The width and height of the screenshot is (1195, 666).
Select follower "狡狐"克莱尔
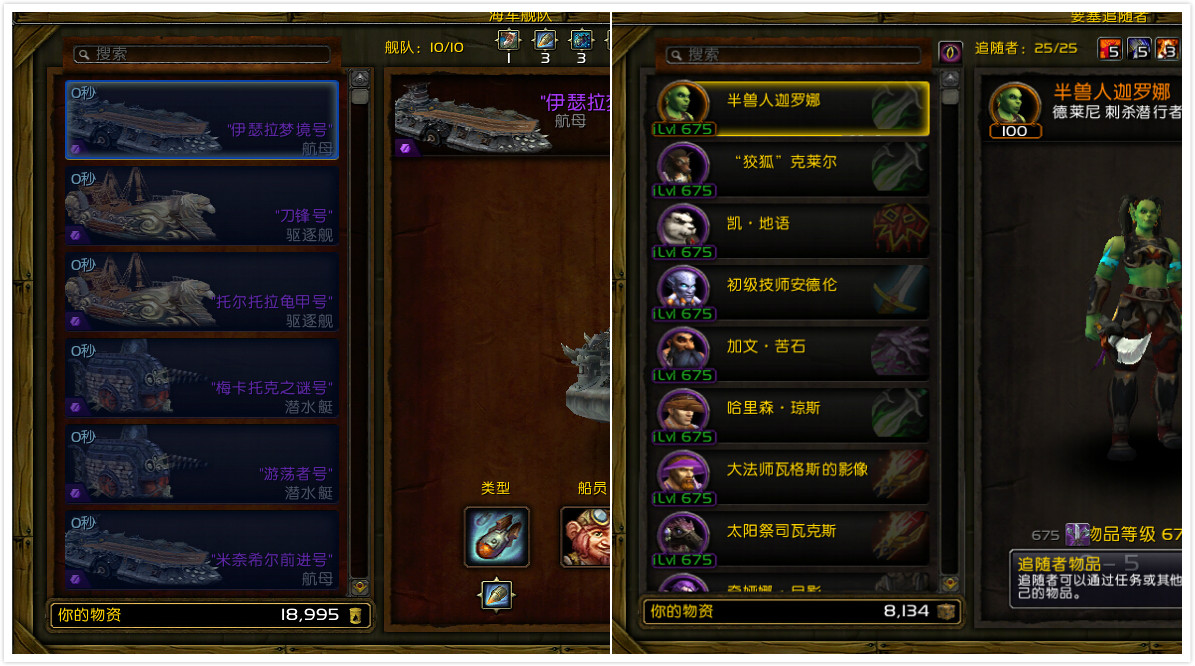792,170
